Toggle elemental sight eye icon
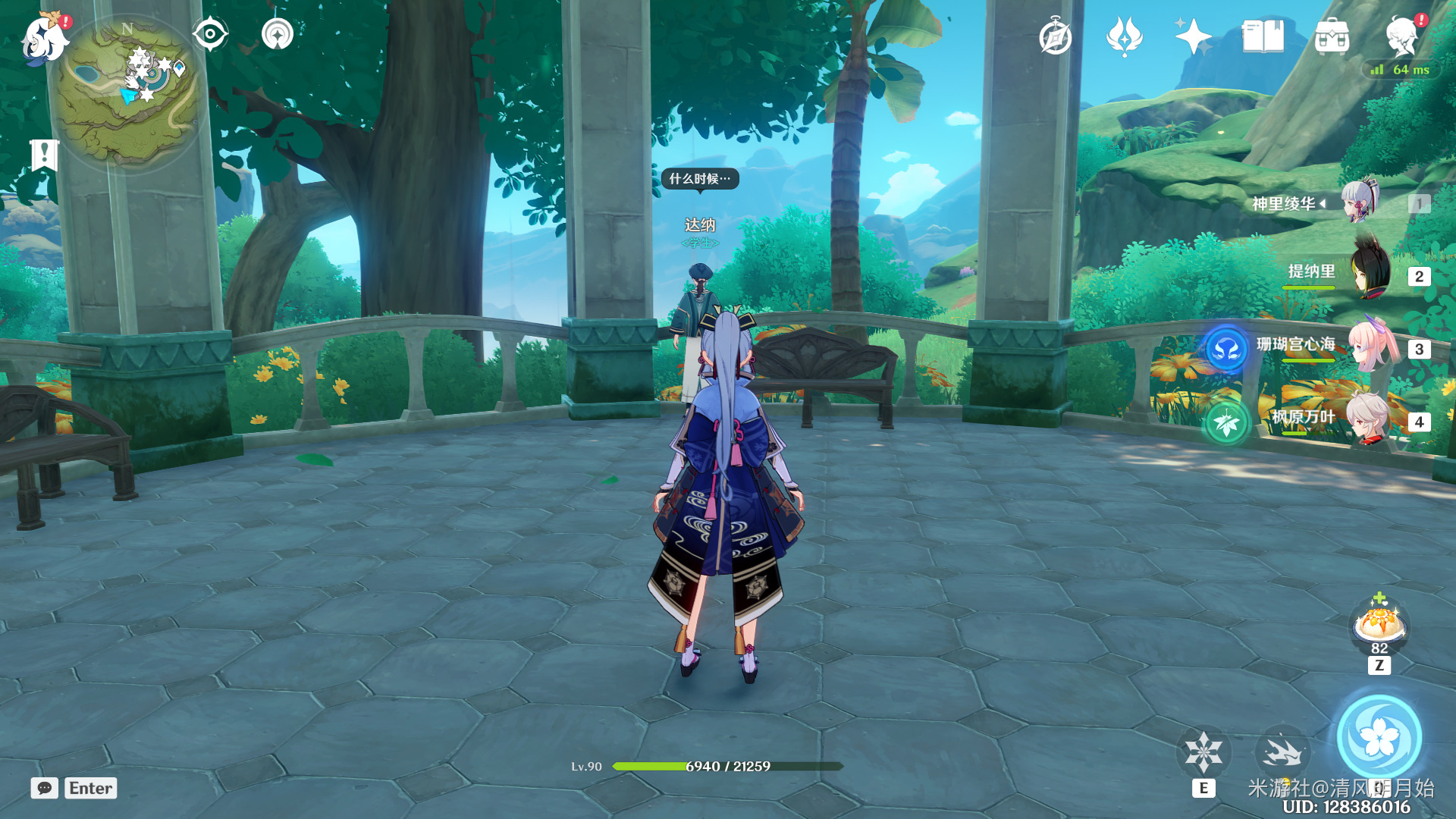 [x=210, y=34]
